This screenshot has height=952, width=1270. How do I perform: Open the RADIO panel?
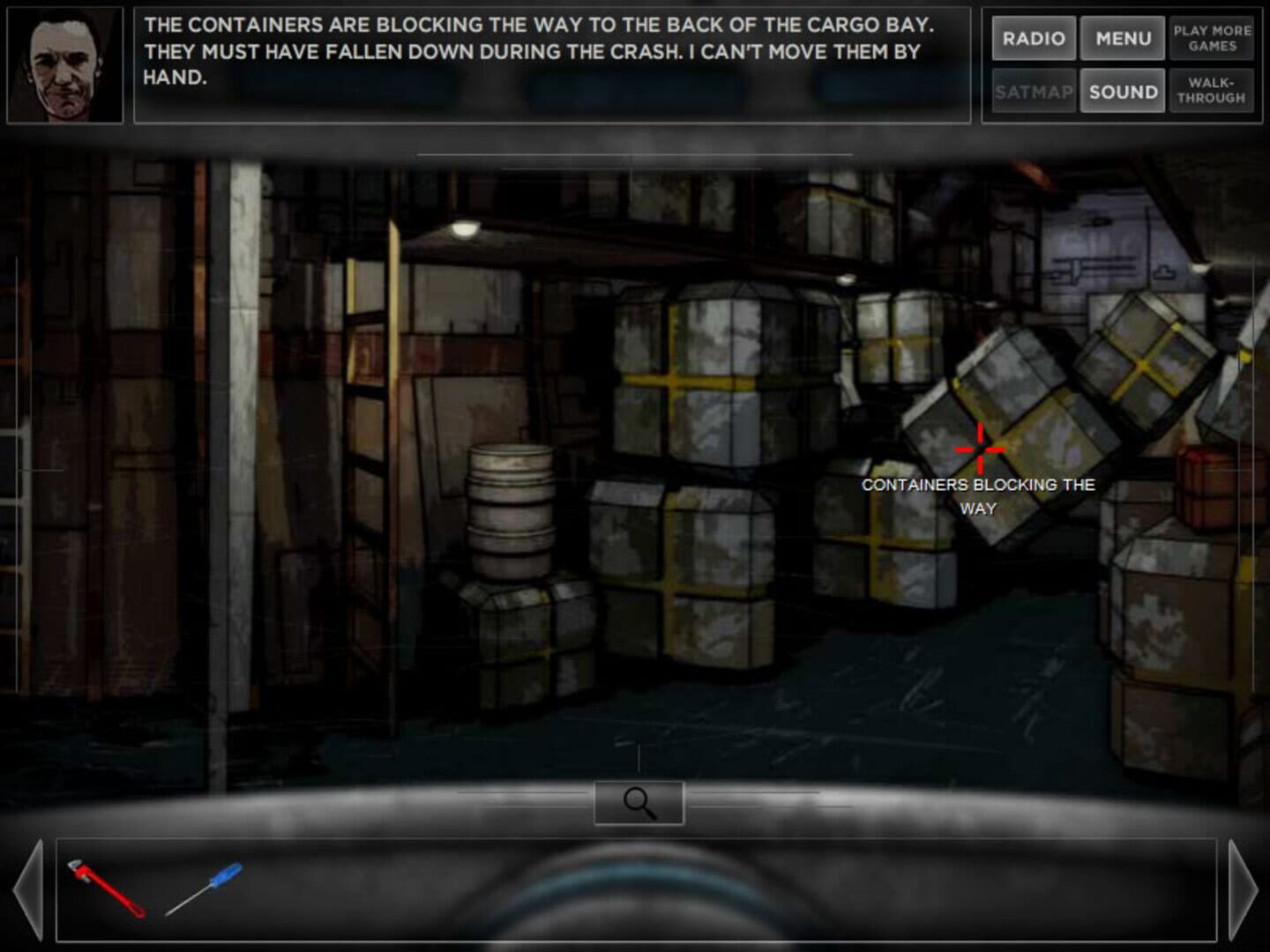pyautogui.click(x=1034, y=39)
